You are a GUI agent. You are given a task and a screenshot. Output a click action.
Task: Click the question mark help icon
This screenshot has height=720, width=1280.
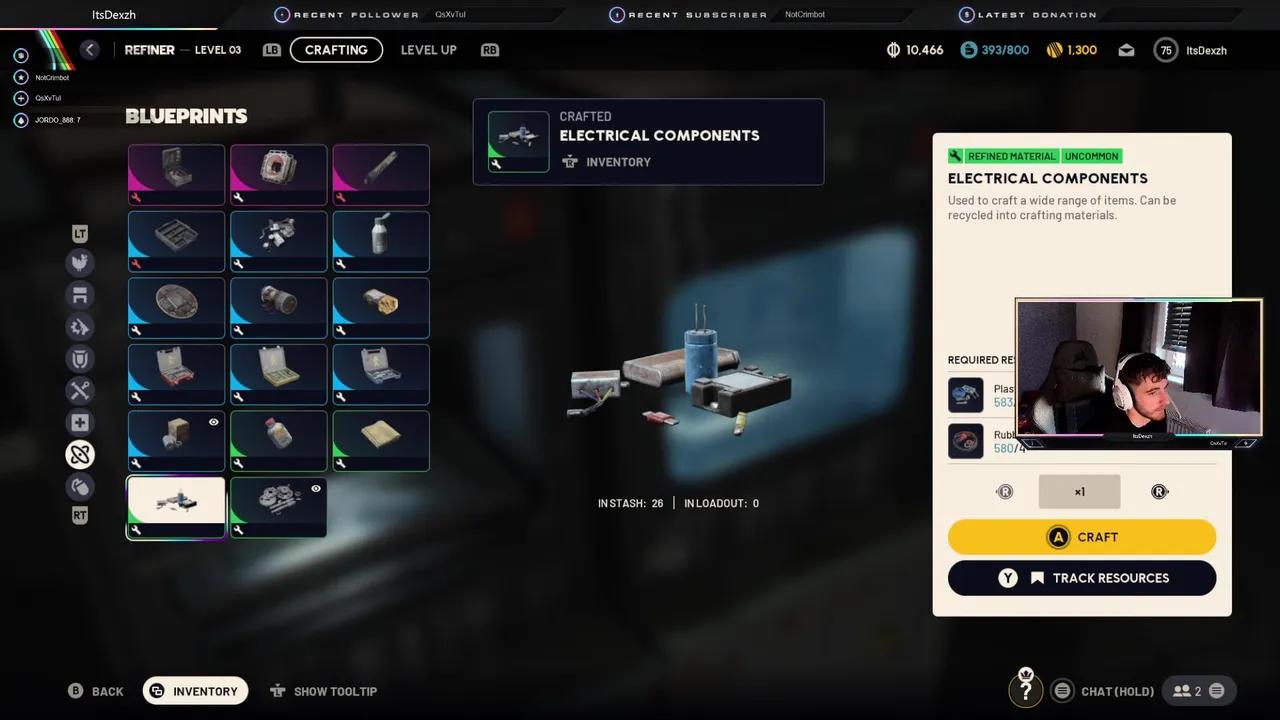(x=1026, y=690)
